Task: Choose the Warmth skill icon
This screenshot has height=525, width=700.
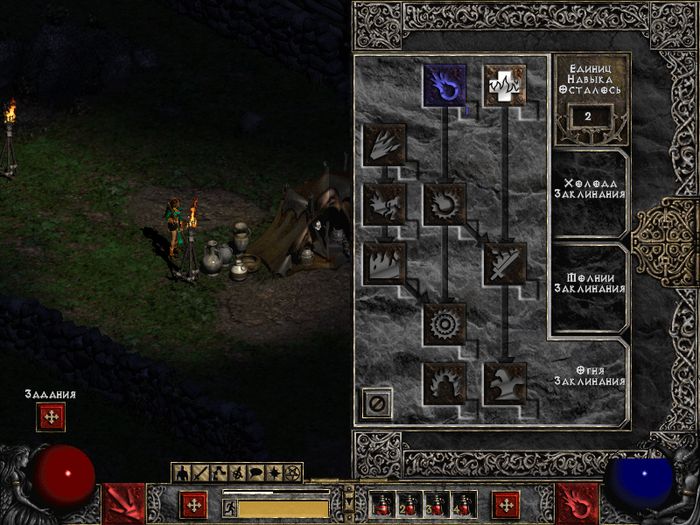Action: click(x=505, y=86)
